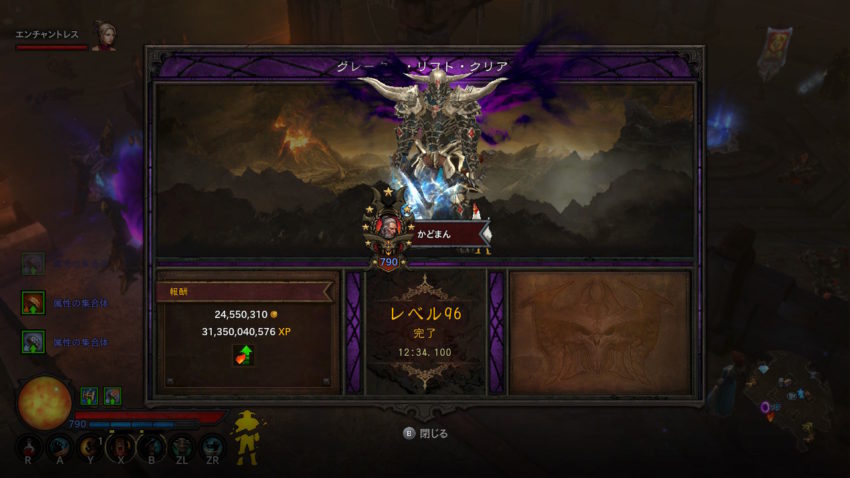Select the player portrait badge showing 790

[x=386, y=230]
